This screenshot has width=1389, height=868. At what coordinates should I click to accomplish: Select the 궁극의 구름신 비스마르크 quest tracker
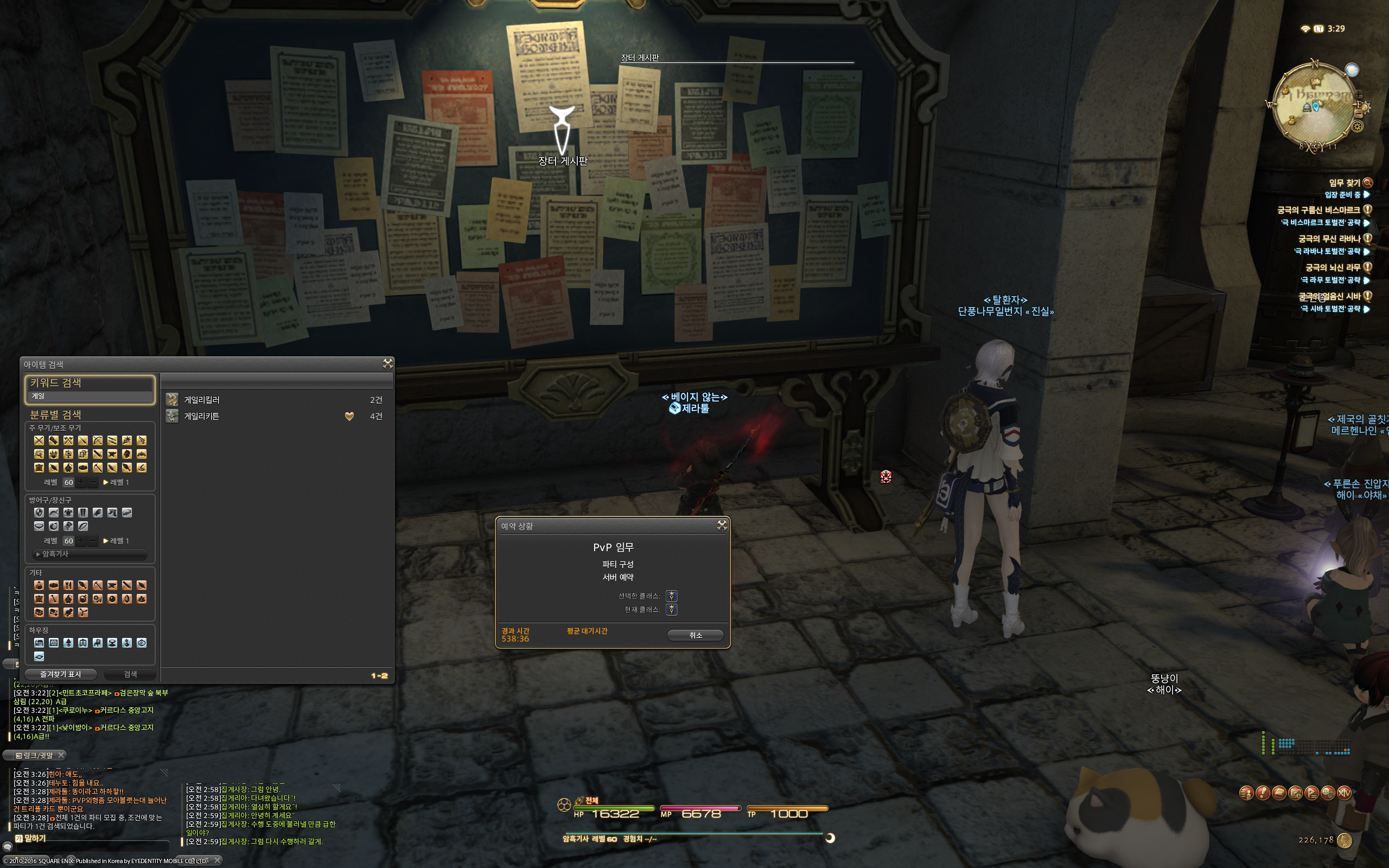click(x=1318, y=210)
